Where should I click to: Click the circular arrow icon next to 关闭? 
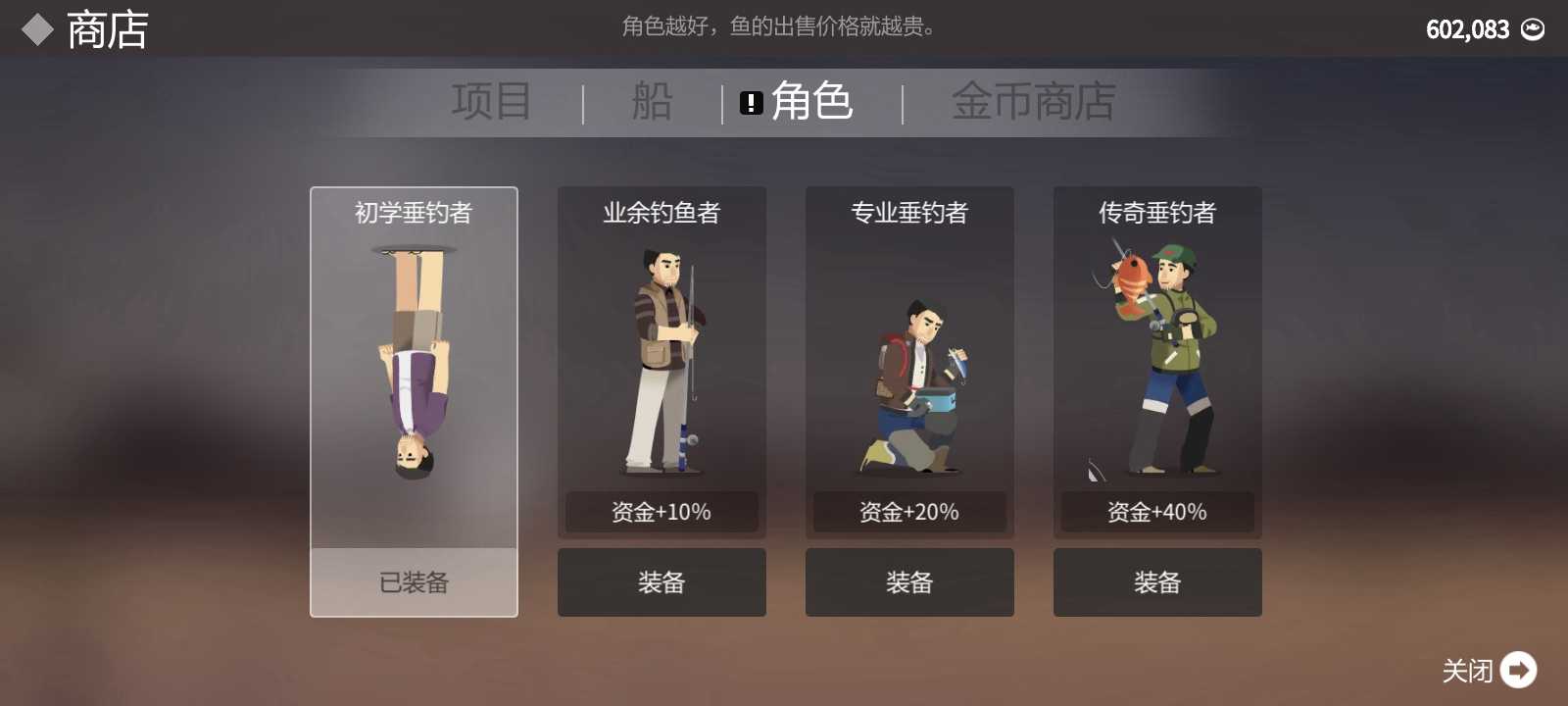click(1519, 671)
